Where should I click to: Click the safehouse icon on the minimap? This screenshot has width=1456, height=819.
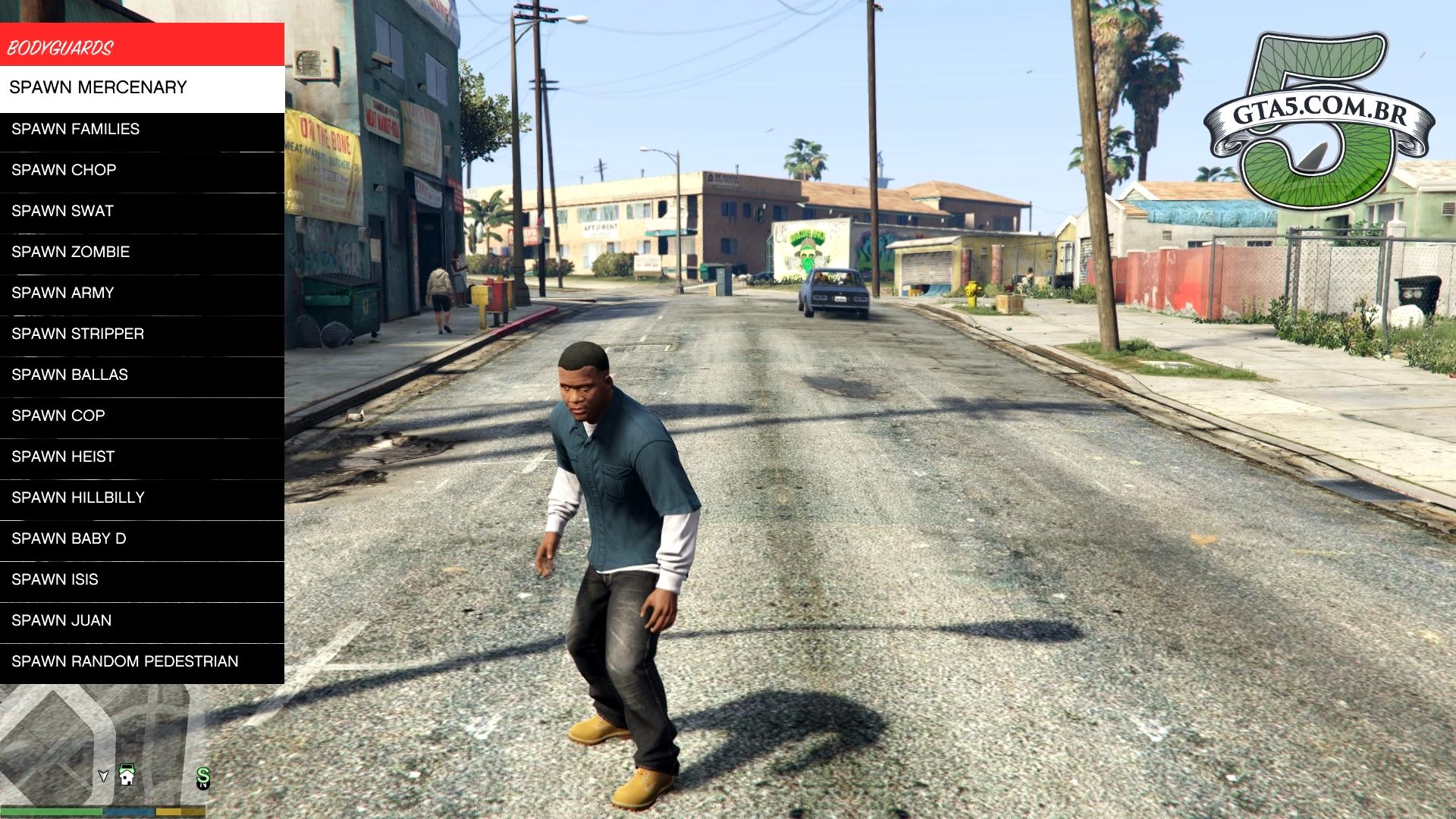coord(127,774)
